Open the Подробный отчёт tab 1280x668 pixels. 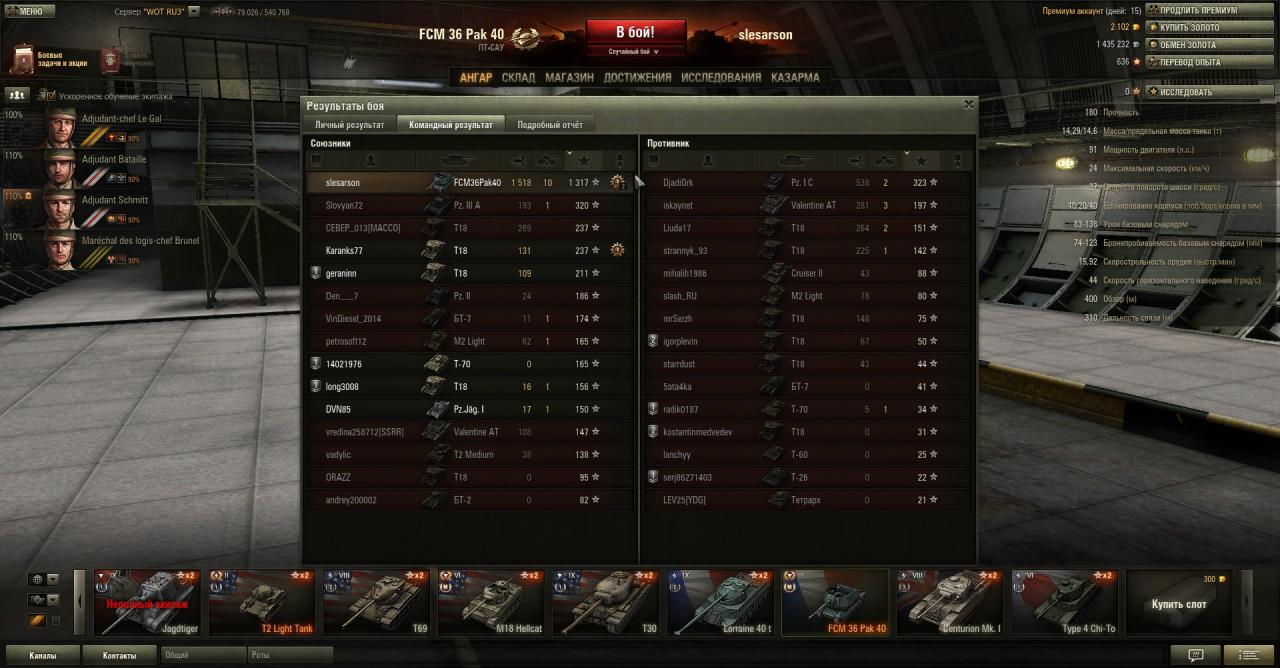(549, 125)
